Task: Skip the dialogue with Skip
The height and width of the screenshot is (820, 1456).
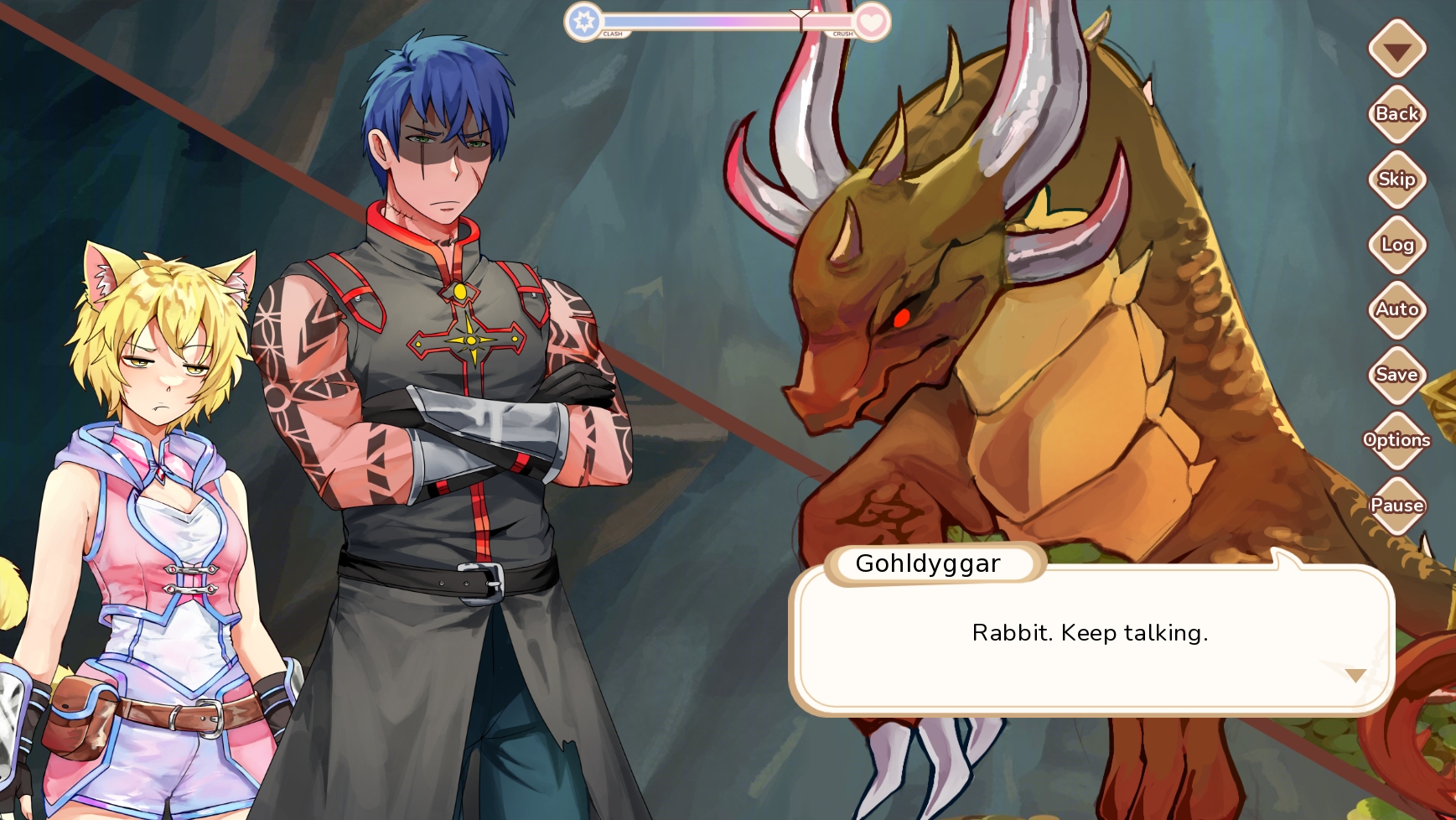Action: point(1396,179)
